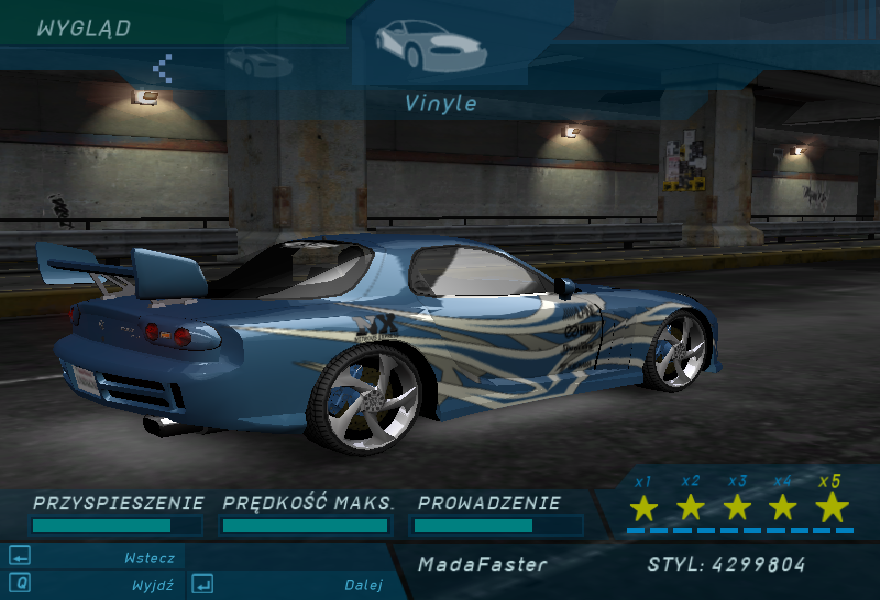880x600 pixels.
Task: Select the Vinyle category car icon
Action: pyautogui.click(x=430, y=46)
